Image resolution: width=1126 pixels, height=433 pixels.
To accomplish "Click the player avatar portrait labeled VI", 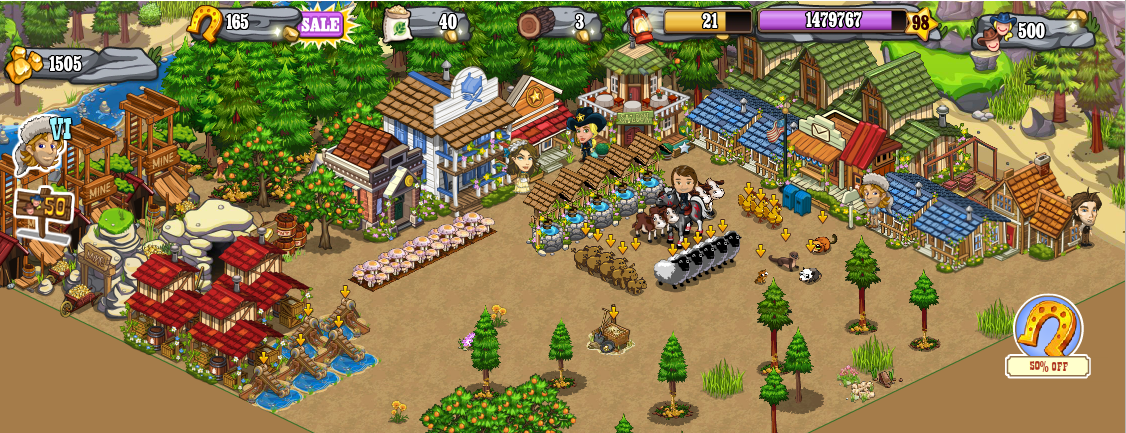I will [x=37, y=146].
